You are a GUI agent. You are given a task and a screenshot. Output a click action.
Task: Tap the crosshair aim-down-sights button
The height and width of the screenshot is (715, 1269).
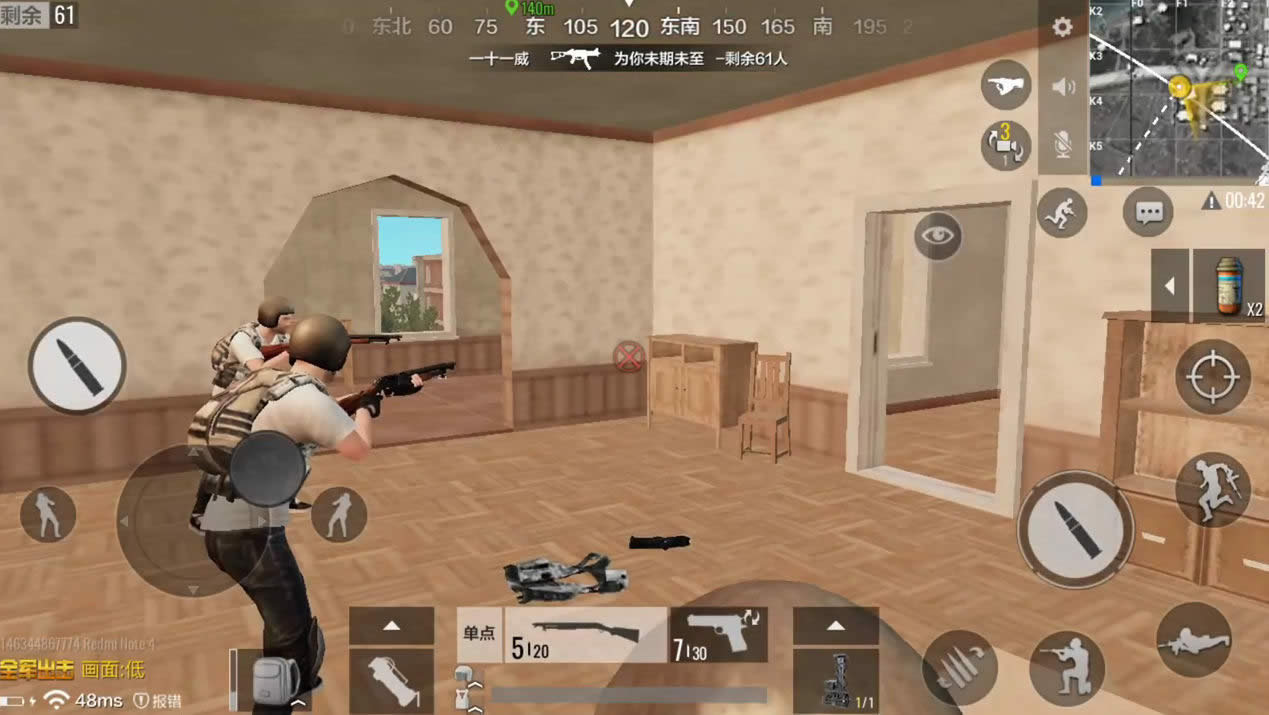(1213, 377)
